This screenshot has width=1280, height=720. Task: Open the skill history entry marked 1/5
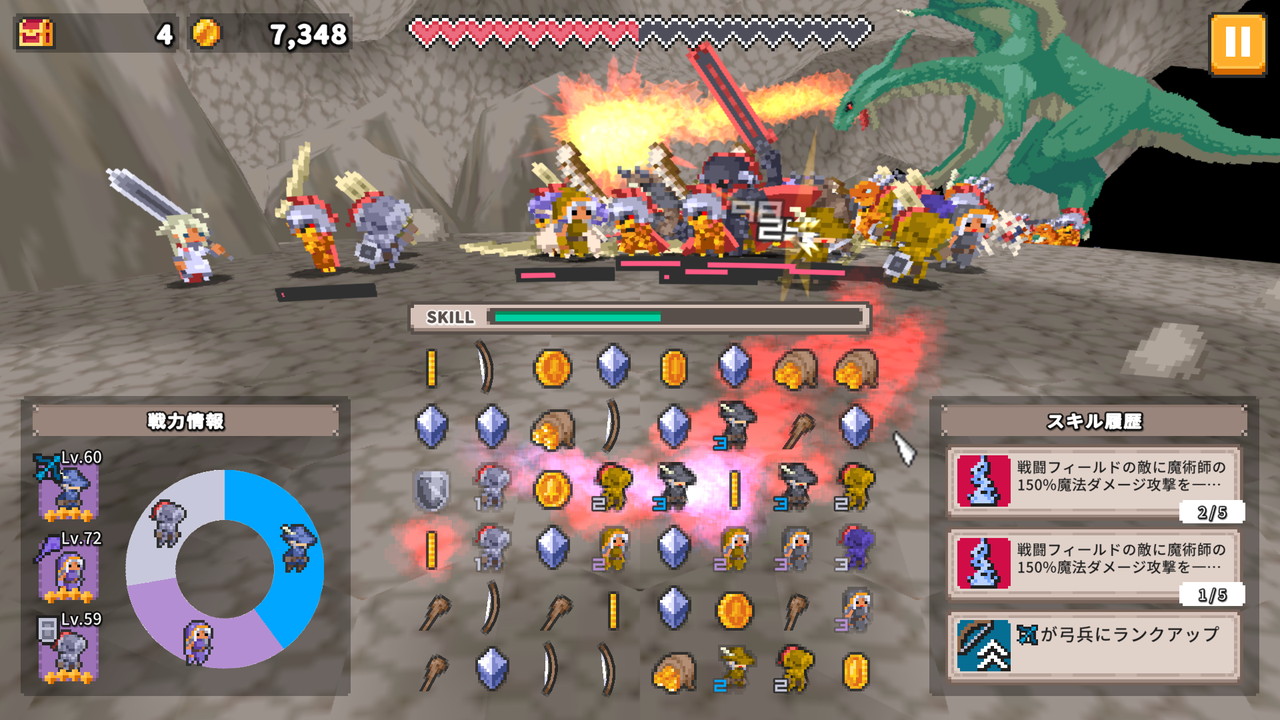tap(1095, 564)
